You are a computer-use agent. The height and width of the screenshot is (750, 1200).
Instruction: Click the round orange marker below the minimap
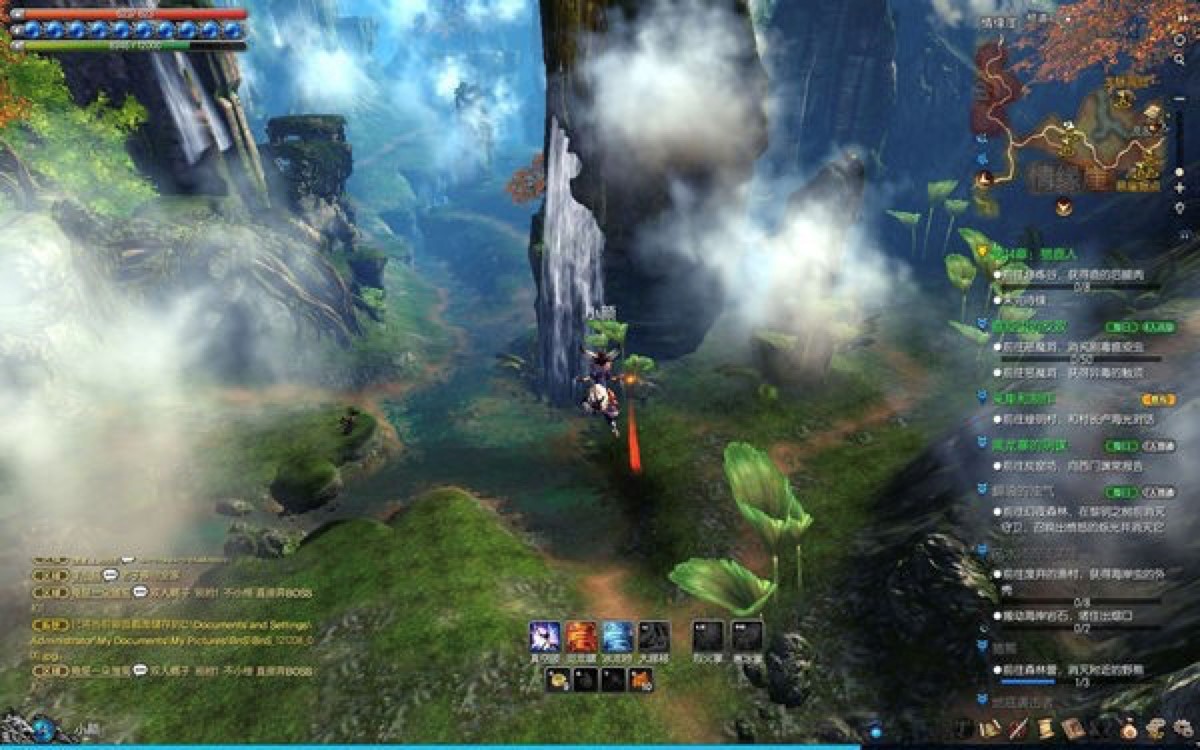(x=1064, y=207)
